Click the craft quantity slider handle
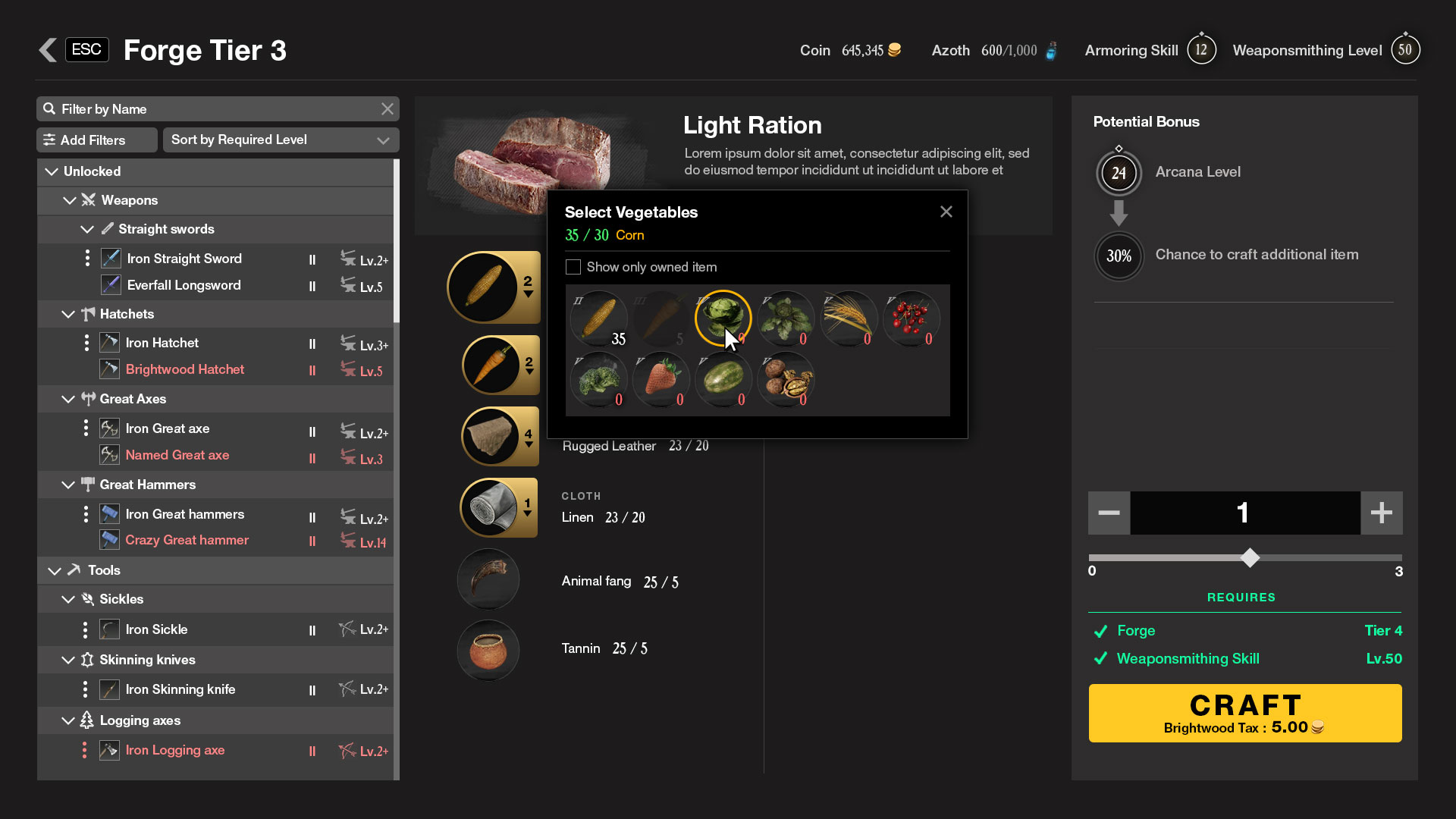This screenshot has width=1456, height=819. [1250, 558]
